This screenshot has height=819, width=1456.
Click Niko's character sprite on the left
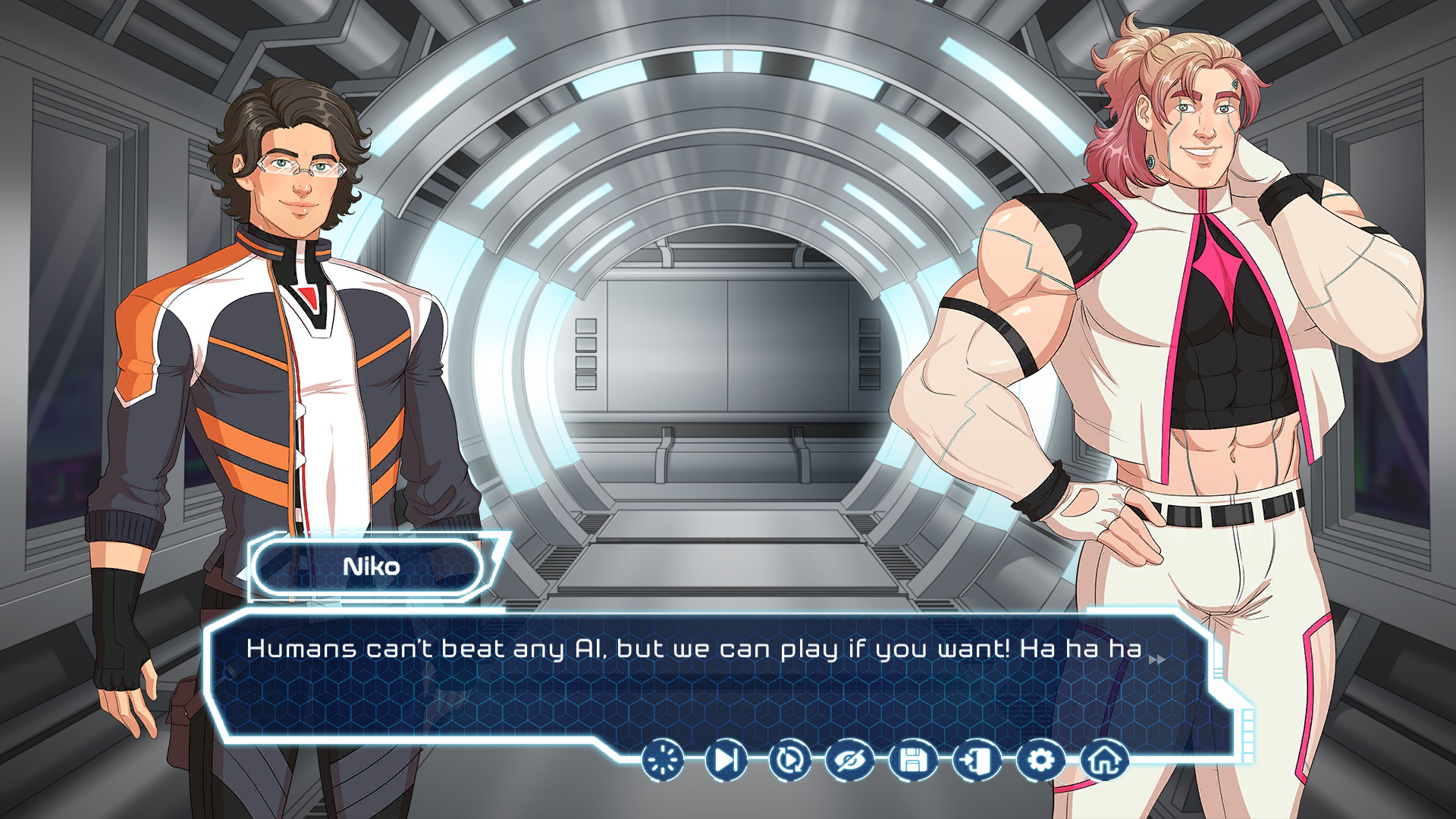296,341
